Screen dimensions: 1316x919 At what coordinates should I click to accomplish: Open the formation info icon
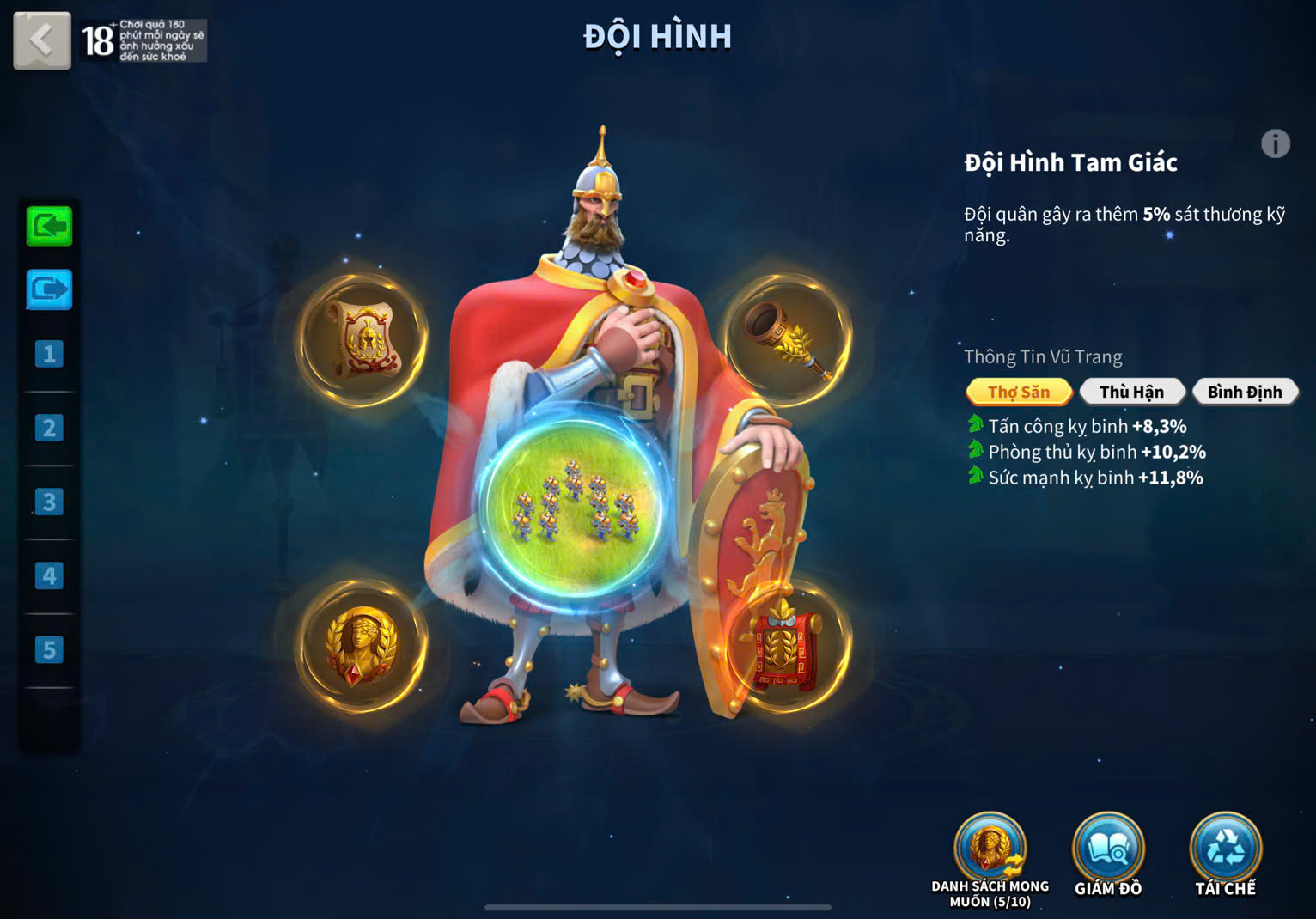[x=1276, y=143]
